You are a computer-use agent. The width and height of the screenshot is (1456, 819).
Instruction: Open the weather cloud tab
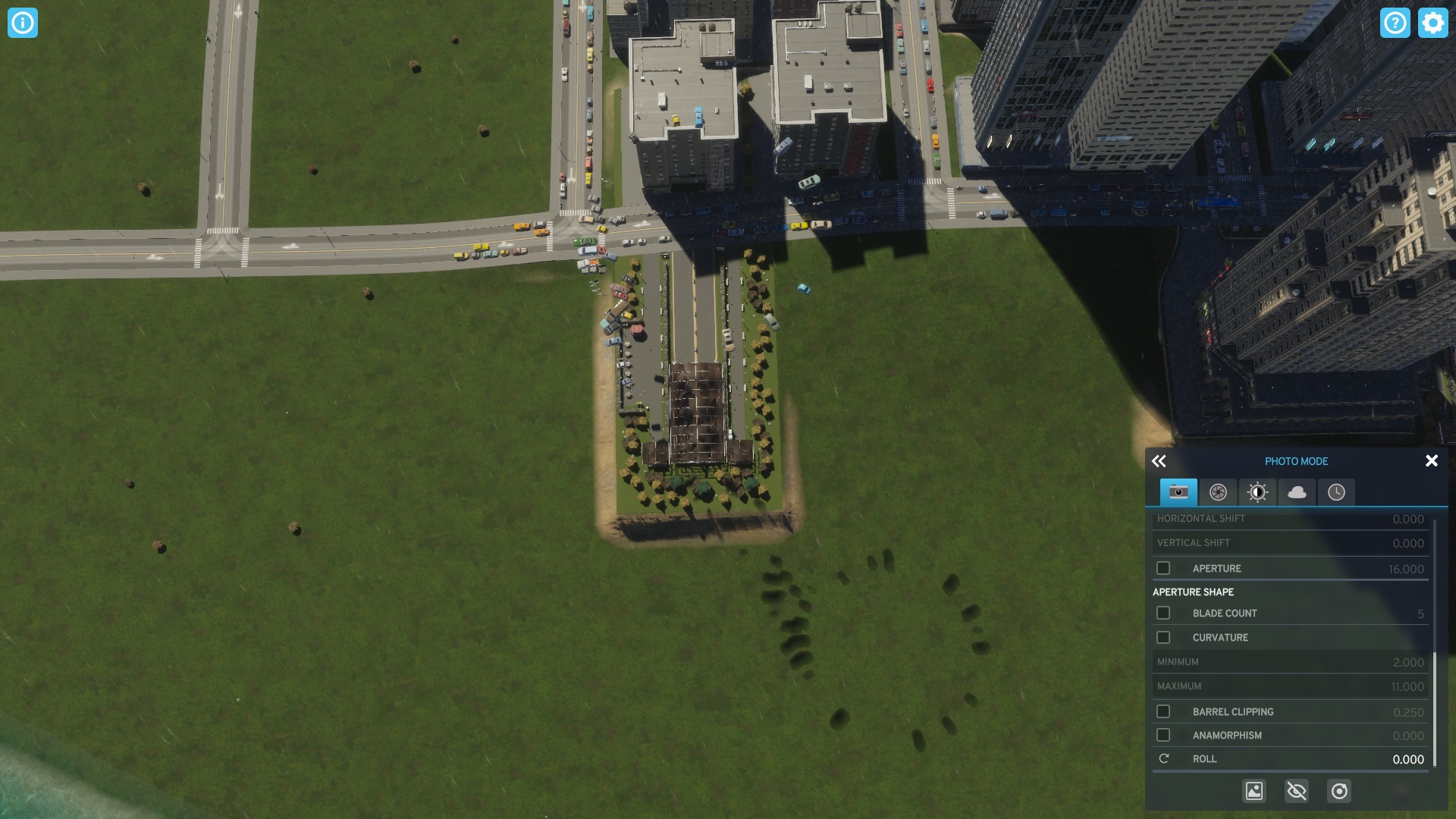coord(1297,492)
